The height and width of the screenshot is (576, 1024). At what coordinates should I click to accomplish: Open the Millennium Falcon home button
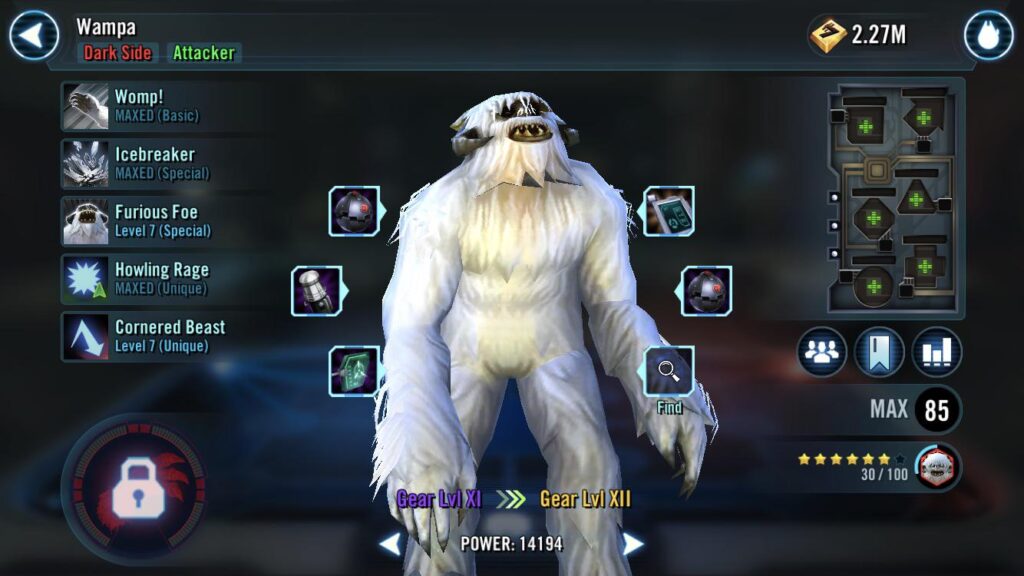(988, 36)
